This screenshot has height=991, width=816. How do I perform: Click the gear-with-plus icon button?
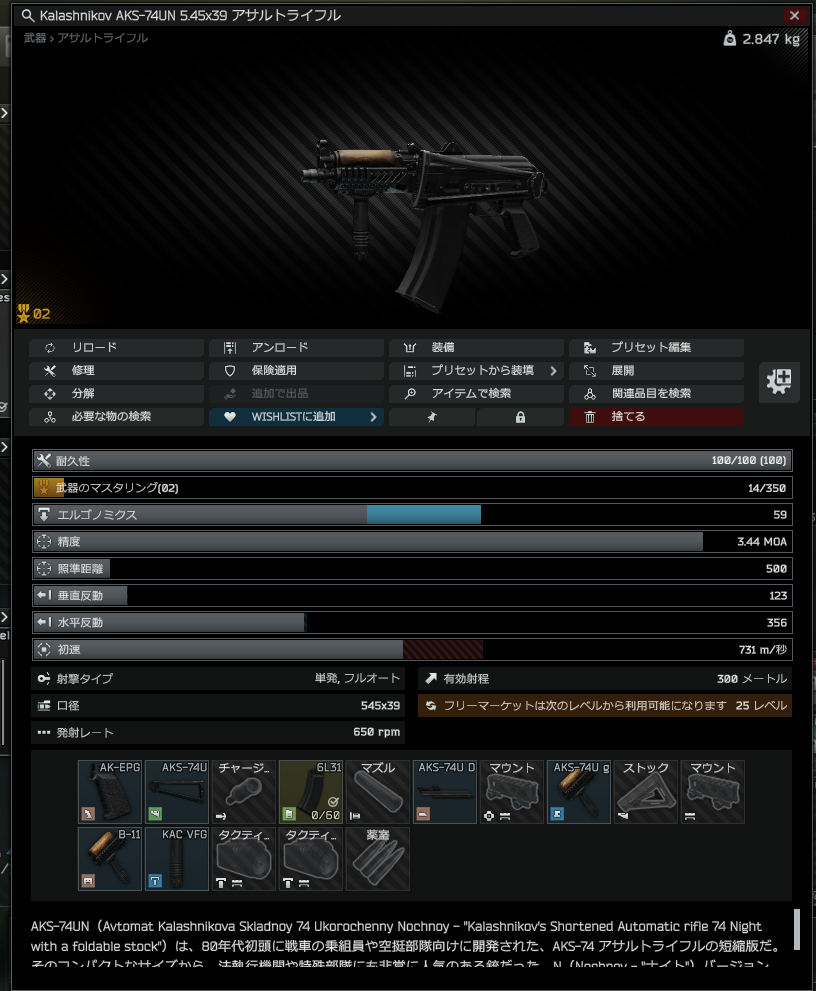[779, 382]
